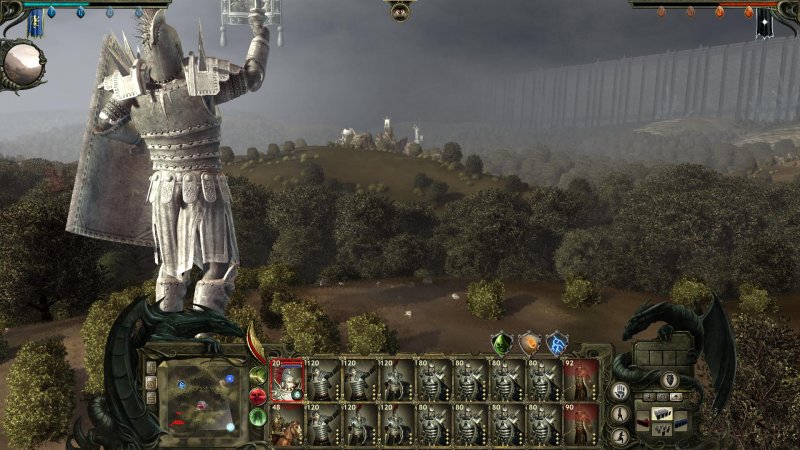
Task: Set units to run with running figure icon
Action: tap(620, 435)
